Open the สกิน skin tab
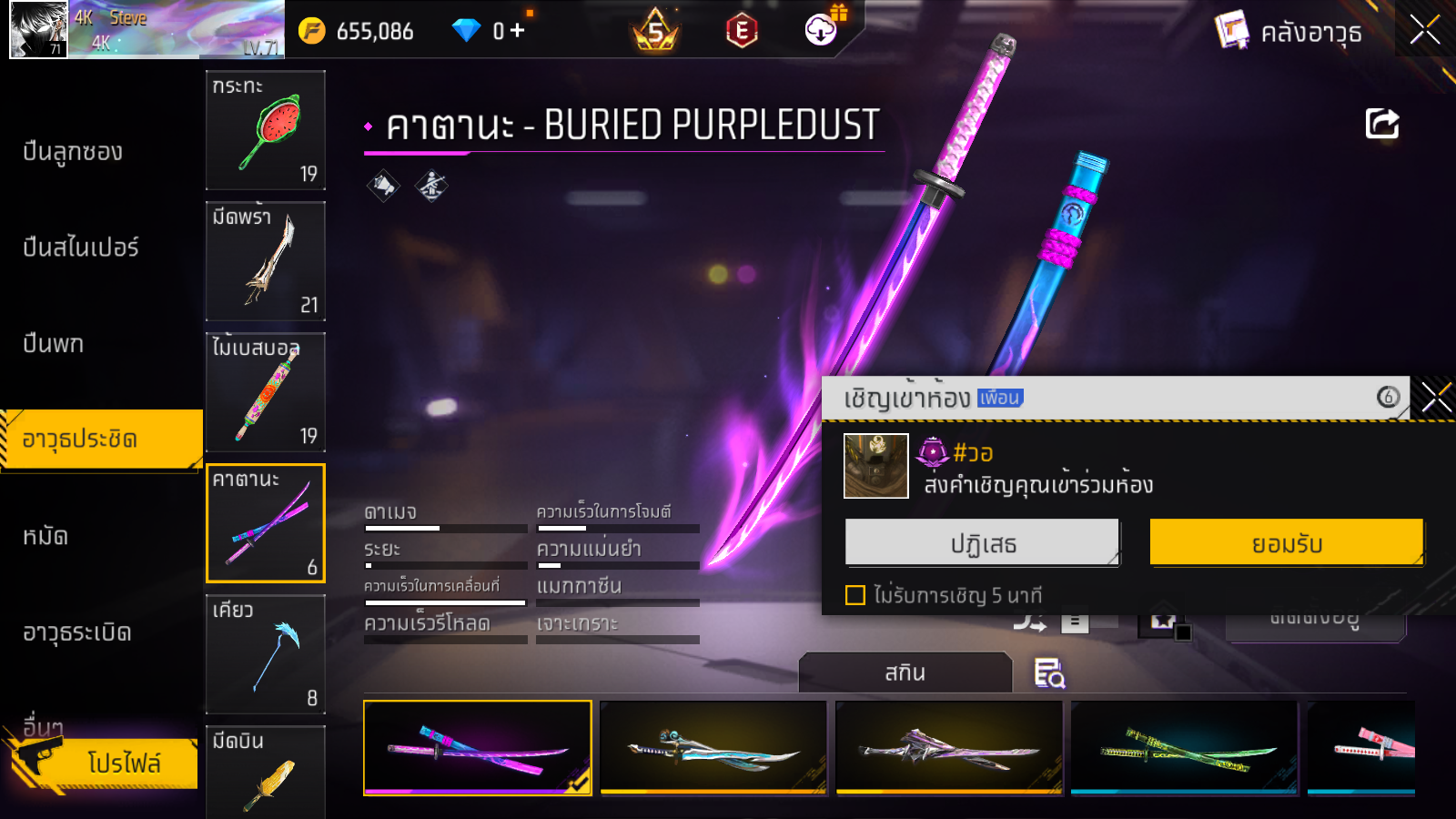This screenshot has height=819, width=1456. click(905, 672)
